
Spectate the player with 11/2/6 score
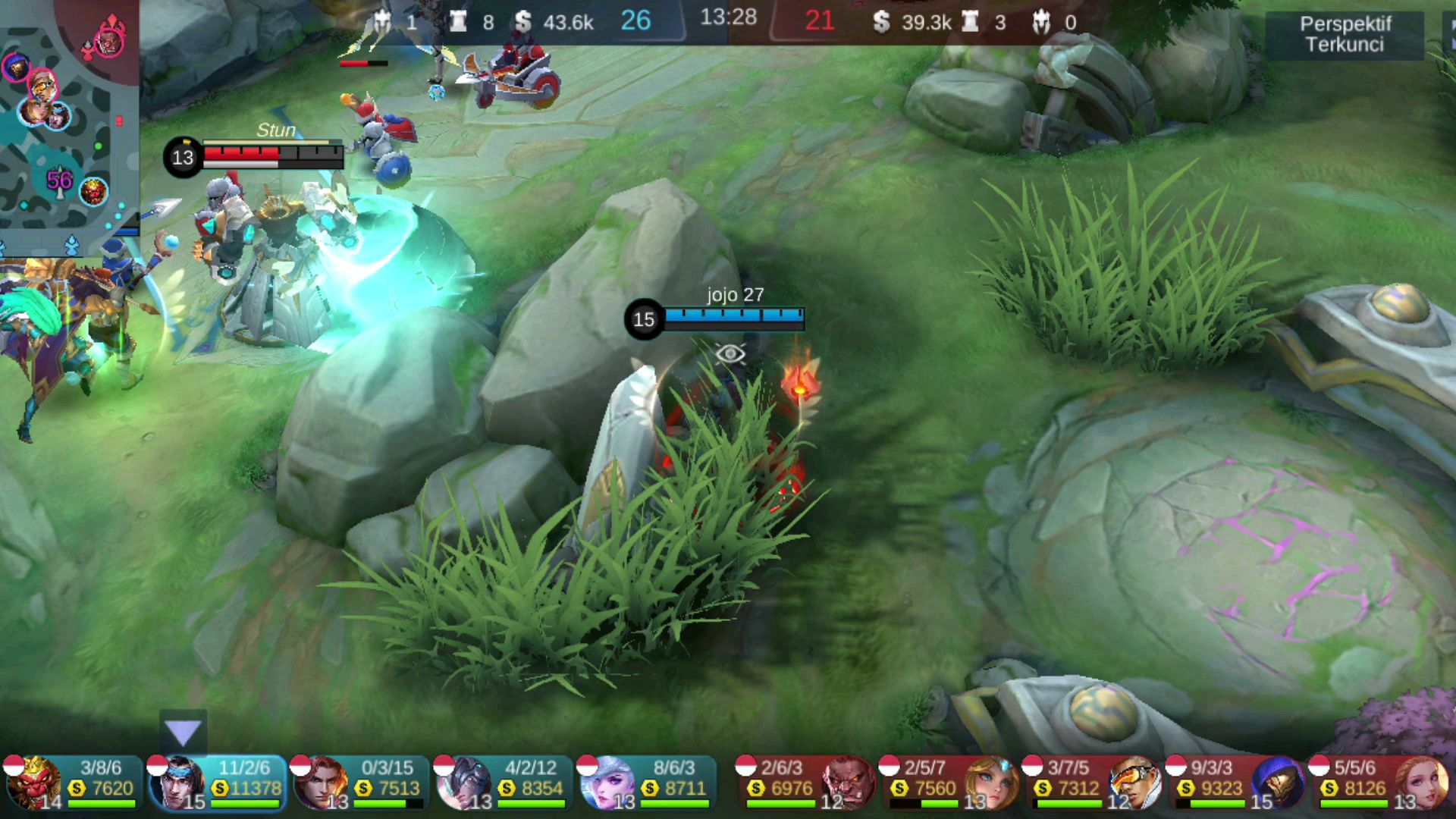217,783
